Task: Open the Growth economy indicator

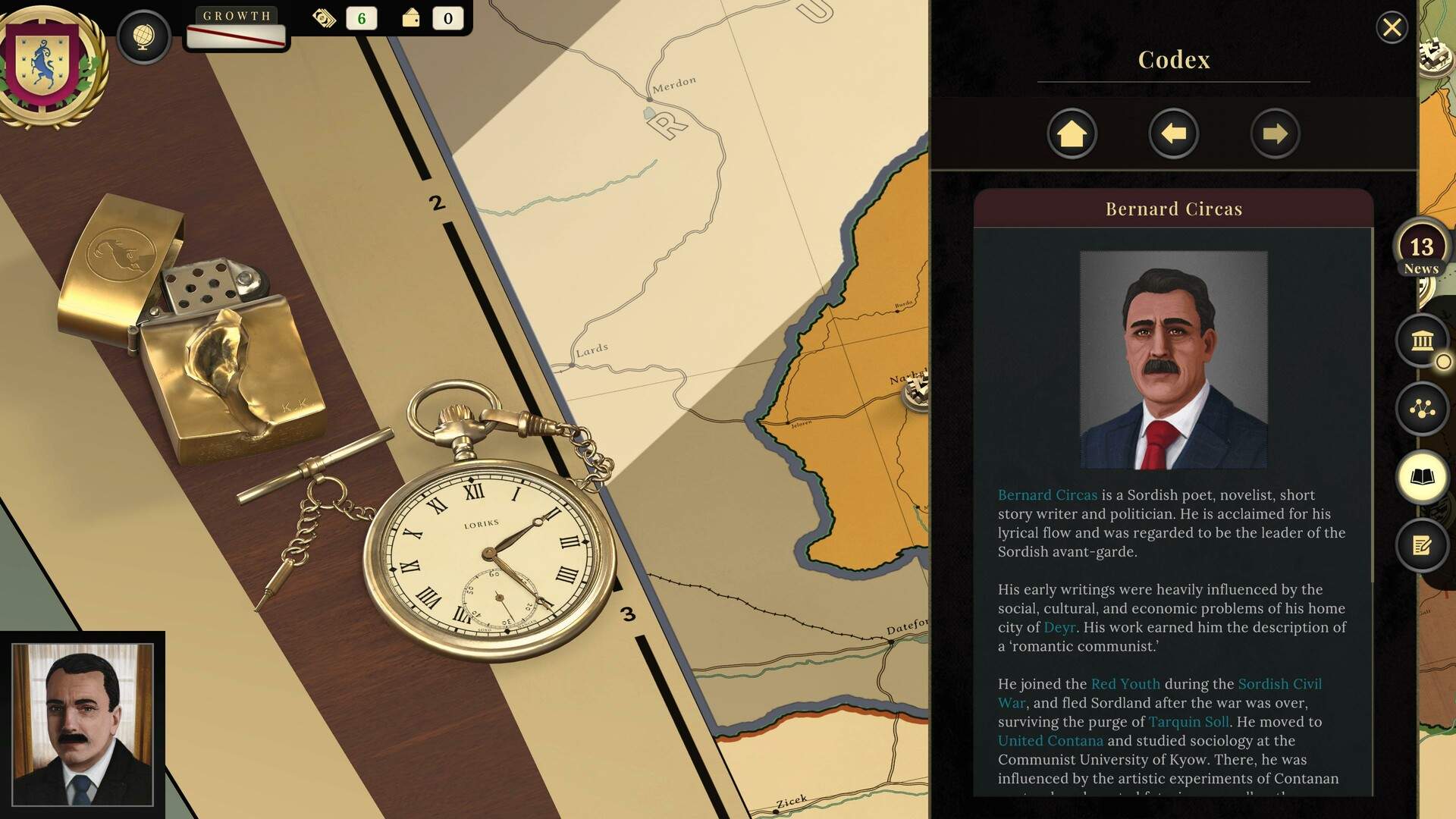Action: click(x=236, y=29)
